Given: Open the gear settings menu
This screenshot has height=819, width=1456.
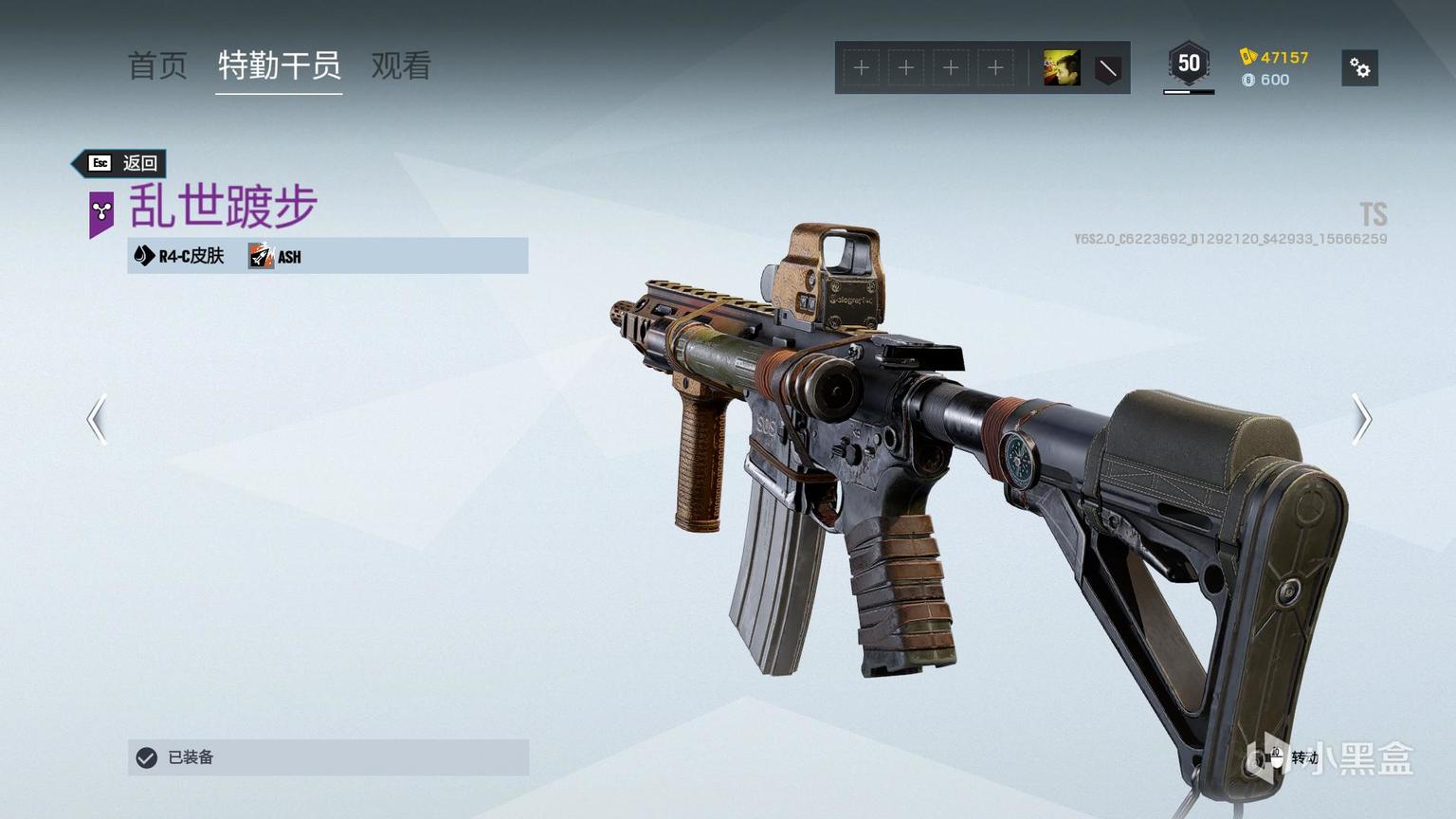Looking at the screenshot, I should (x=1359, y=68).
